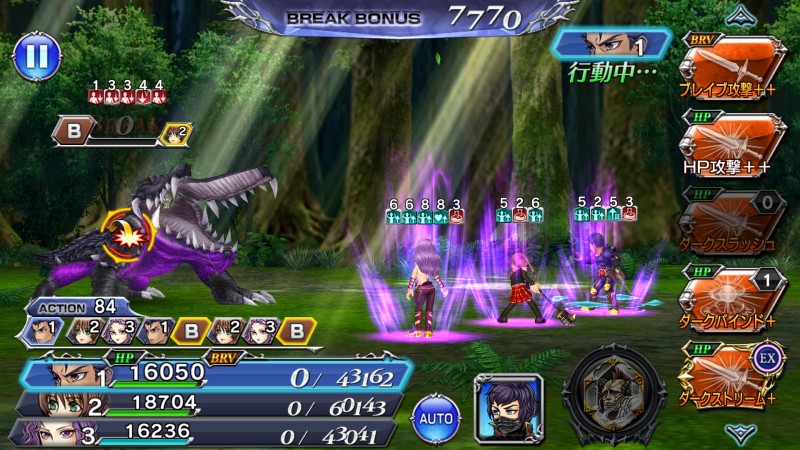Screen dimensions: 800x450
Task: Use ブレイブ攻撃++ BRV attack
Action: pyautogui.click(x=731, y=66)
